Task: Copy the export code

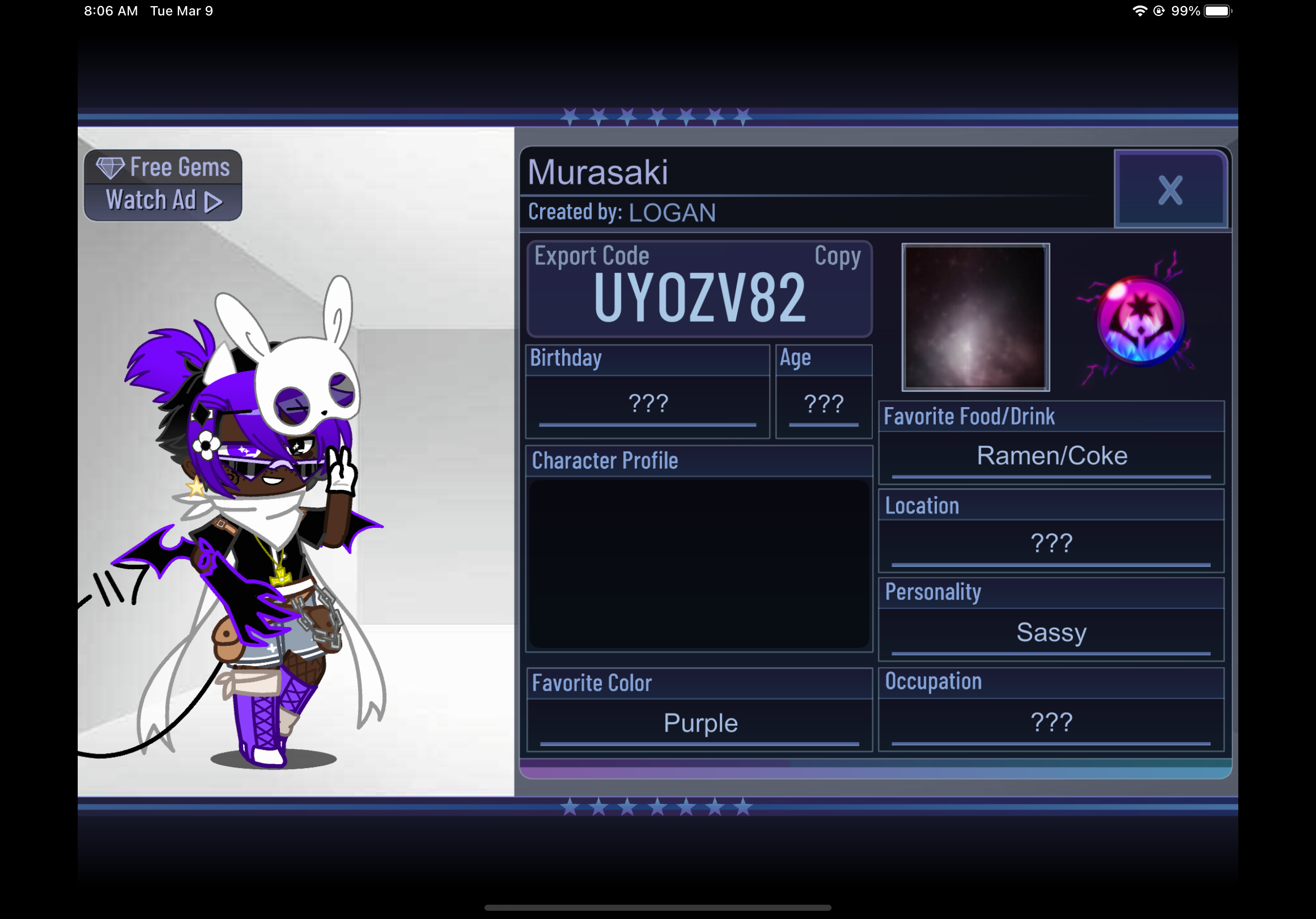Action: [x=837, y=256]
